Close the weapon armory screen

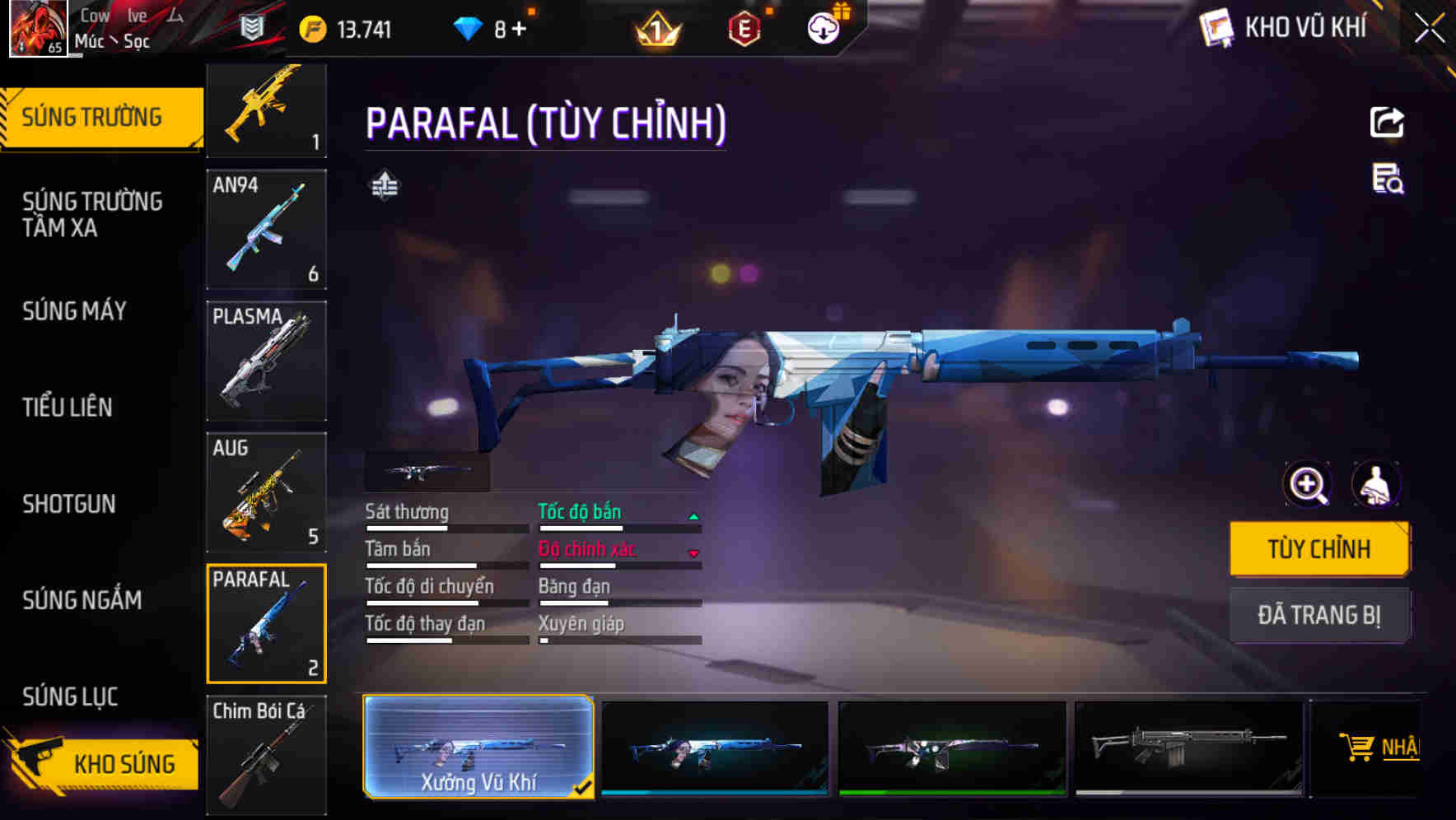tap(1429, 29)
